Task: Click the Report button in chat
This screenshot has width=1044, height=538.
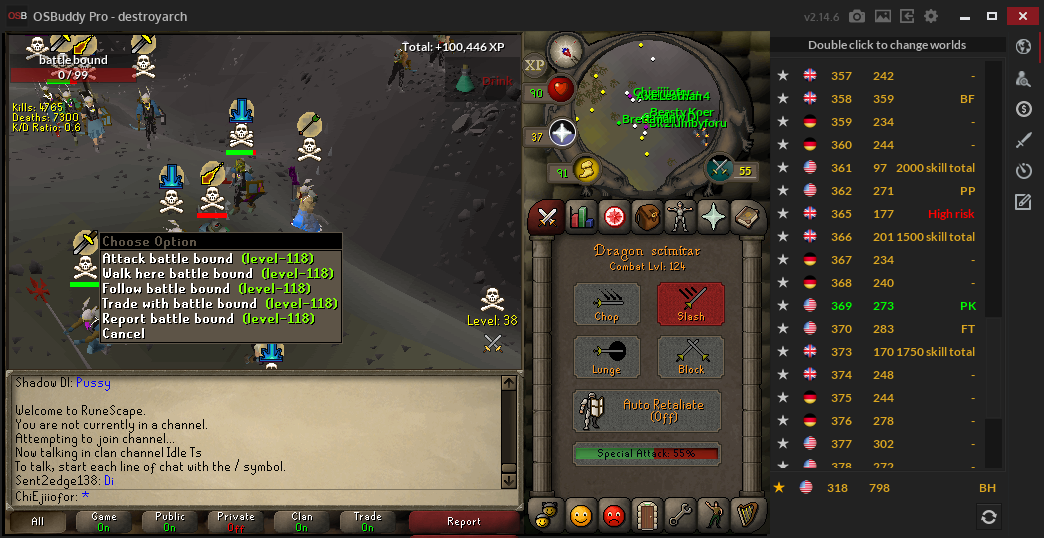Action: tap(464, 522)
